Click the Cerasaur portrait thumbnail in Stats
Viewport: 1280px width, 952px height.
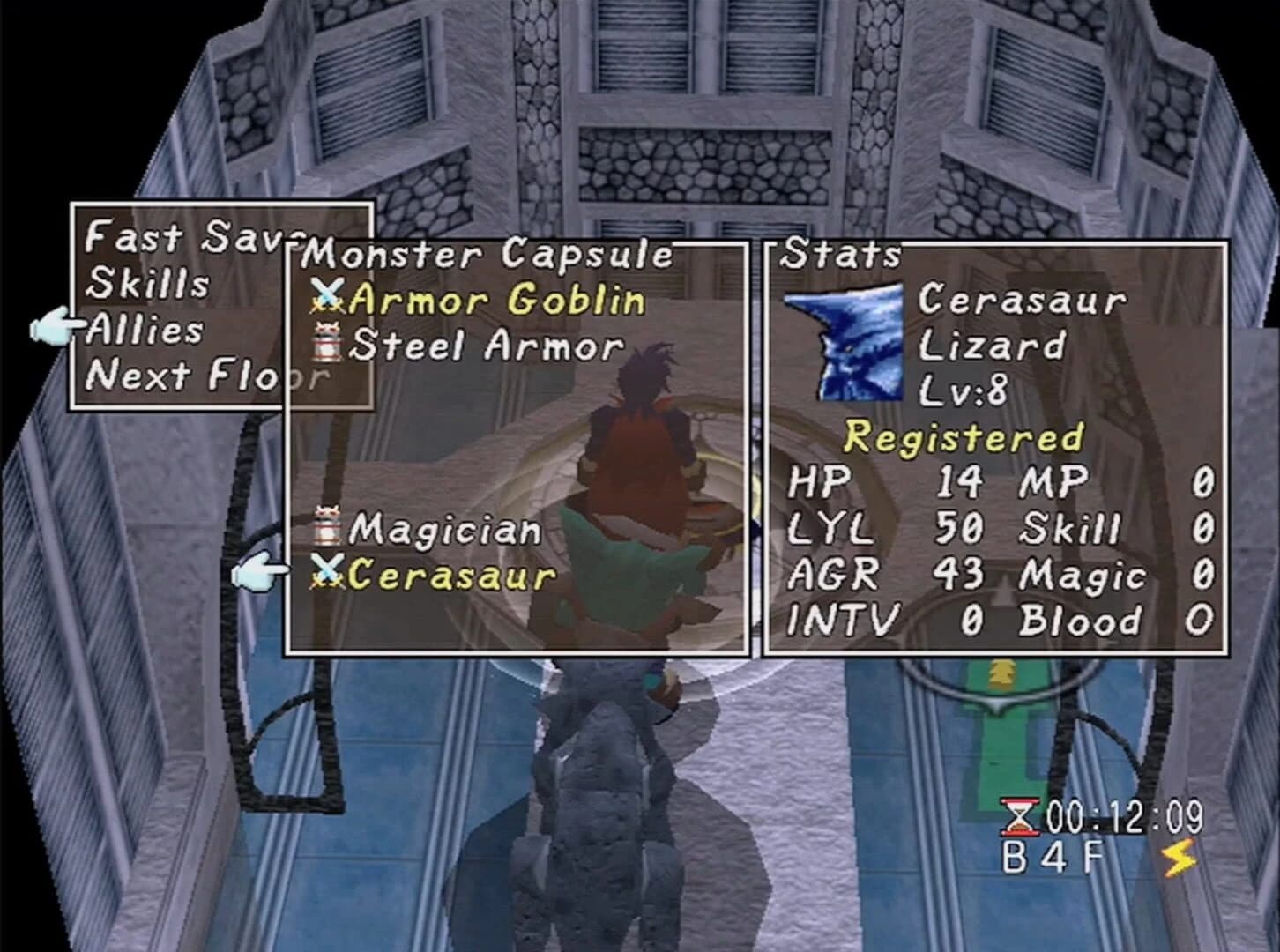(845, 339)
